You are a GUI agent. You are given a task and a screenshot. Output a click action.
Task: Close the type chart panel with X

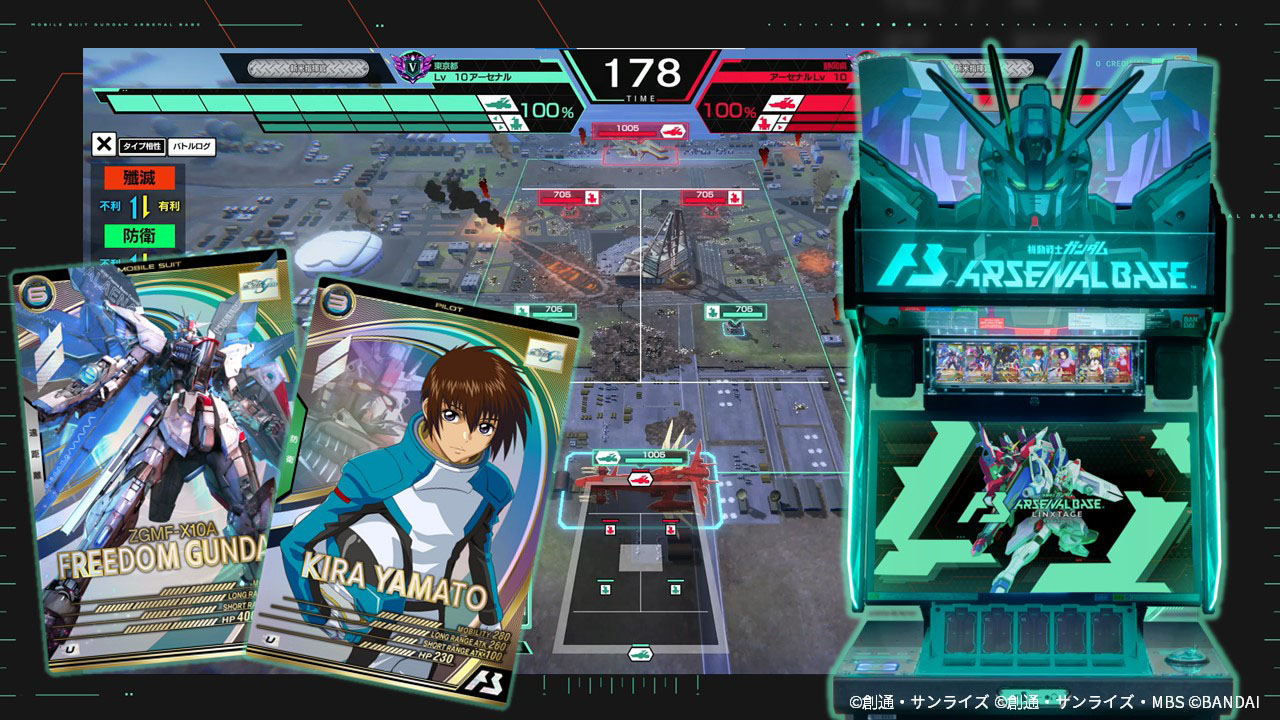click(x=103, y=145)
